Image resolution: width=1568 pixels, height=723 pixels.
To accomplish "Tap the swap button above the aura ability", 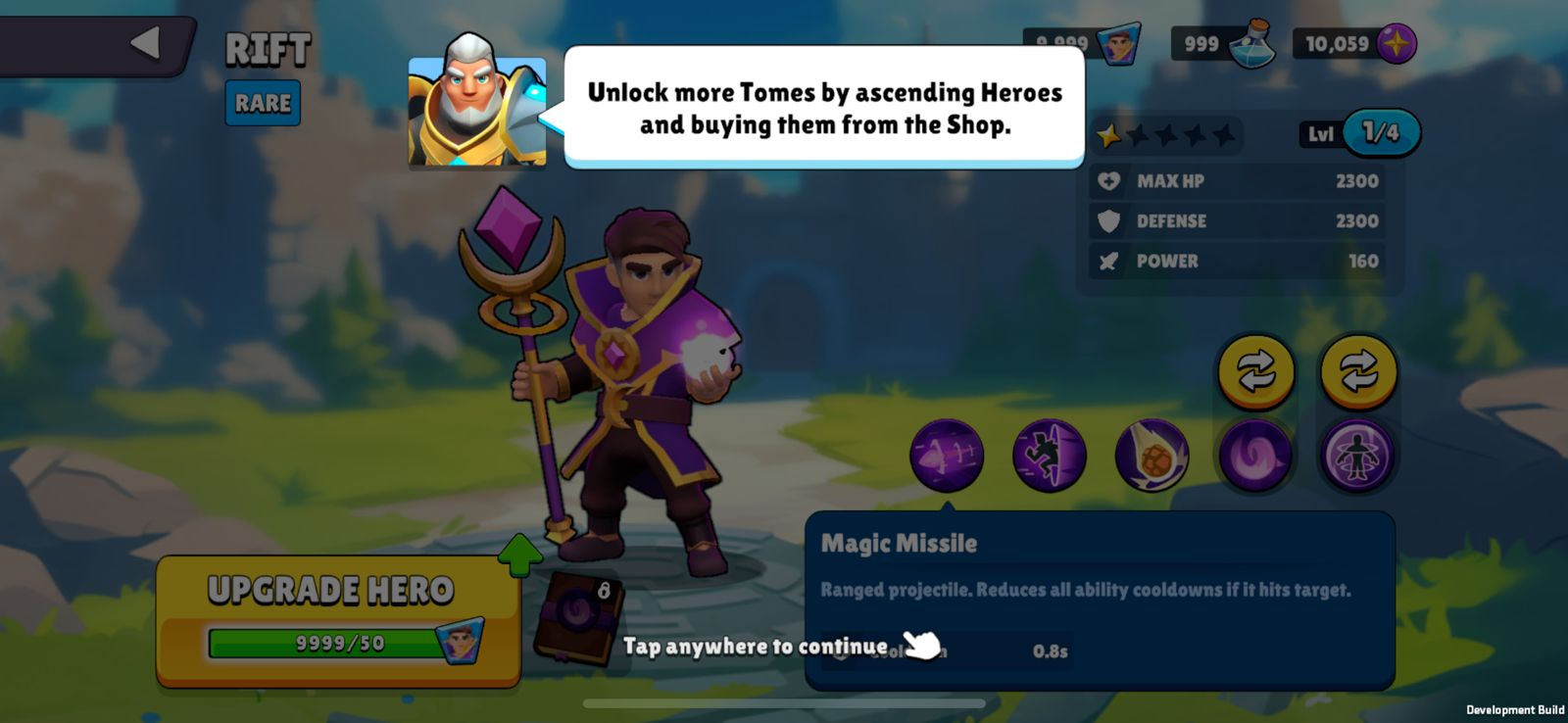I will click(1358, 371).
